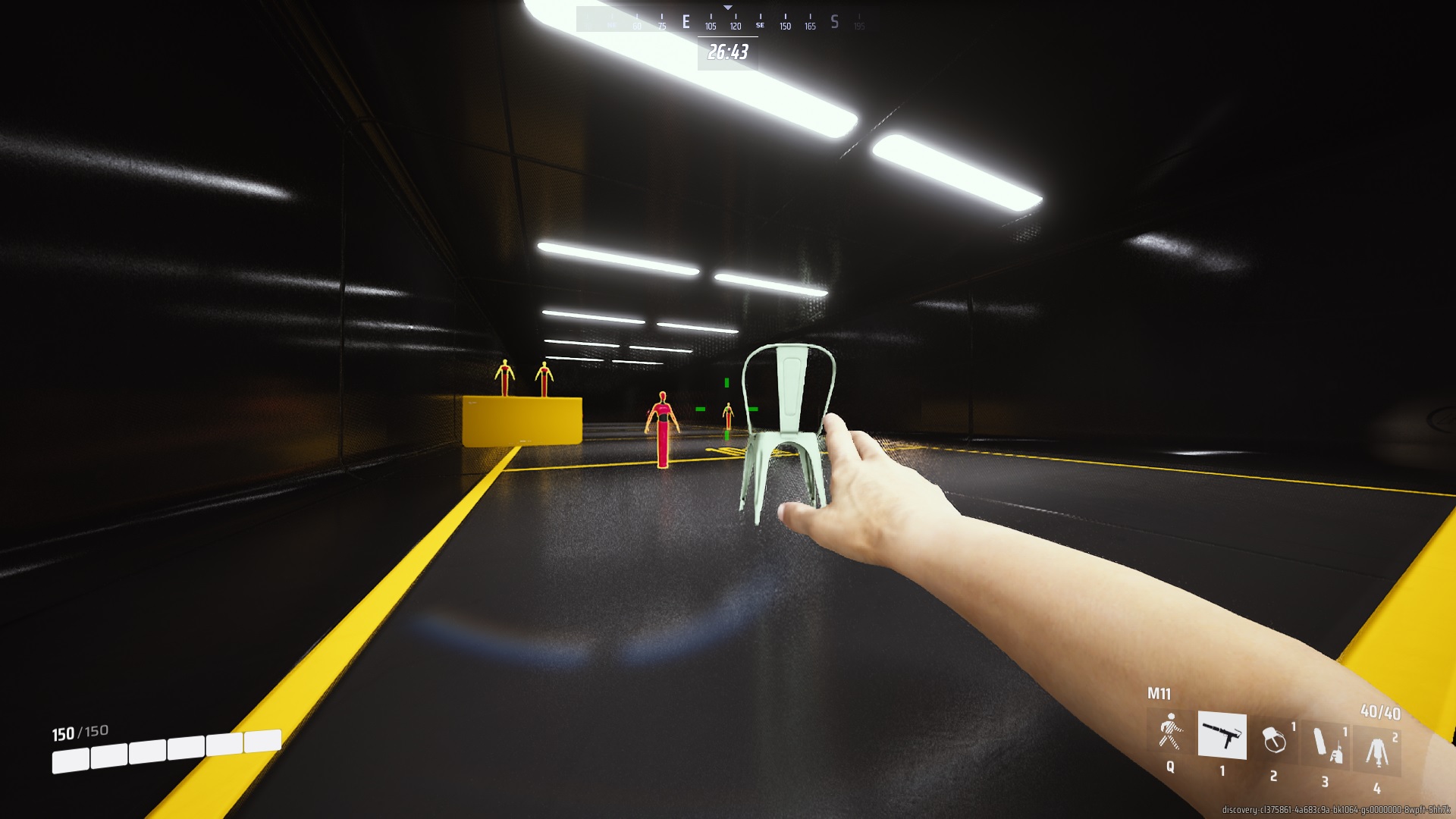
Task: Click the bandage icon inside slot 3
Action: [1319, 740]
